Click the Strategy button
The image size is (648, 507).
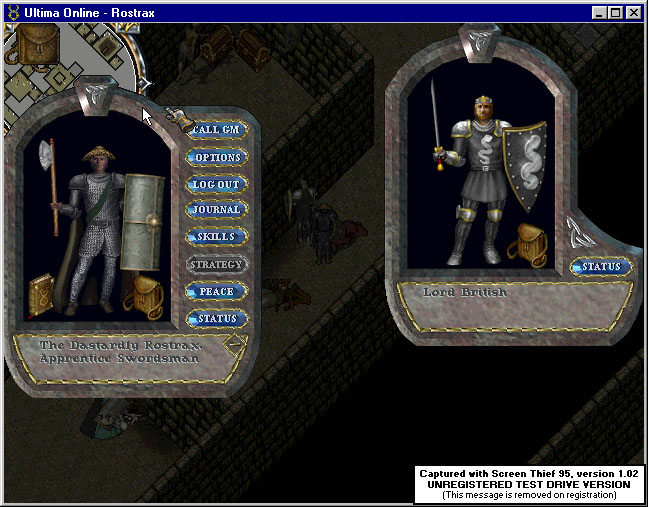click(216, 264)
